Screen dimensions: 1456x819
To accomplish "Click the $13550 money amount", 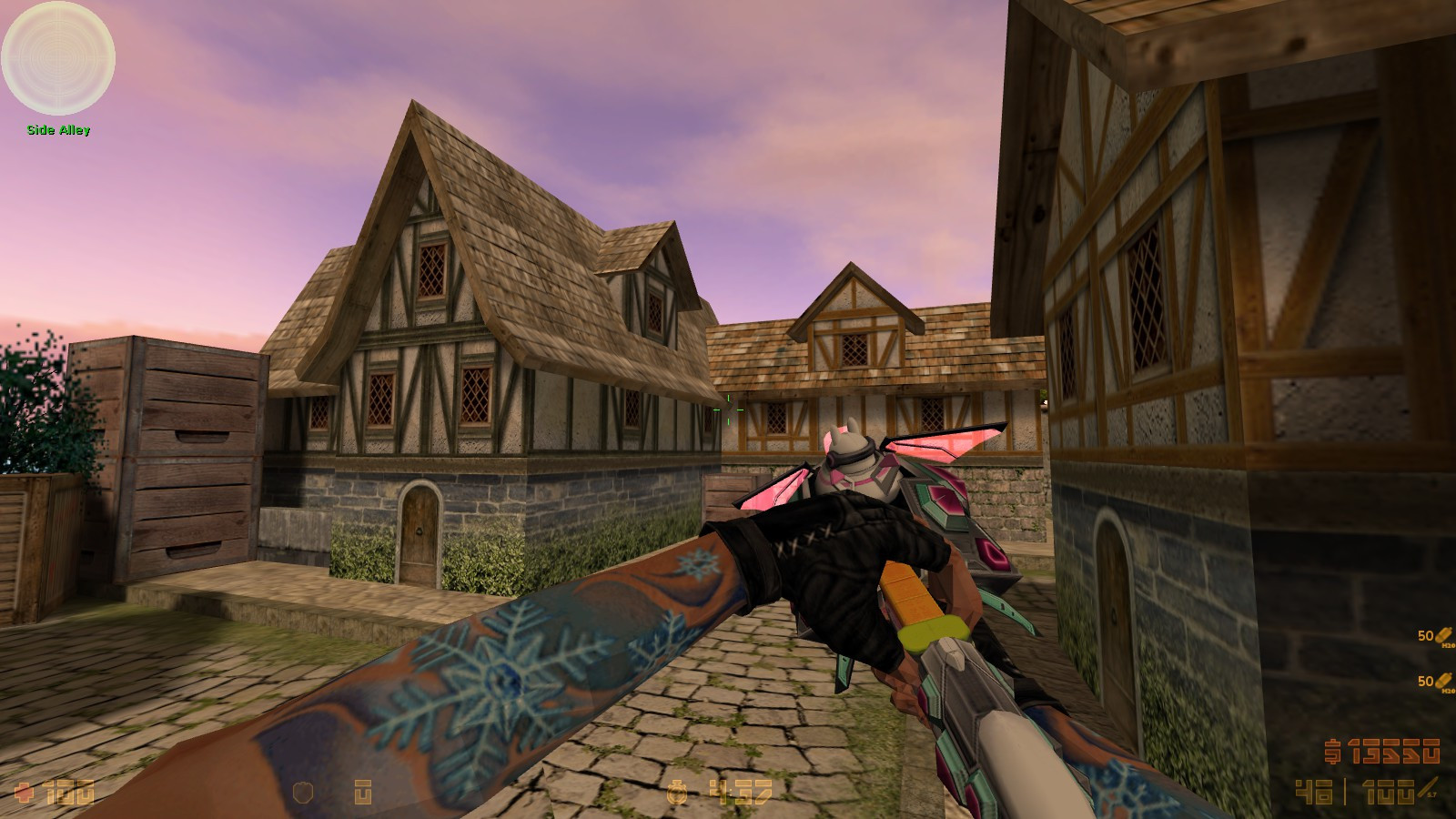I will [1394, 750].
